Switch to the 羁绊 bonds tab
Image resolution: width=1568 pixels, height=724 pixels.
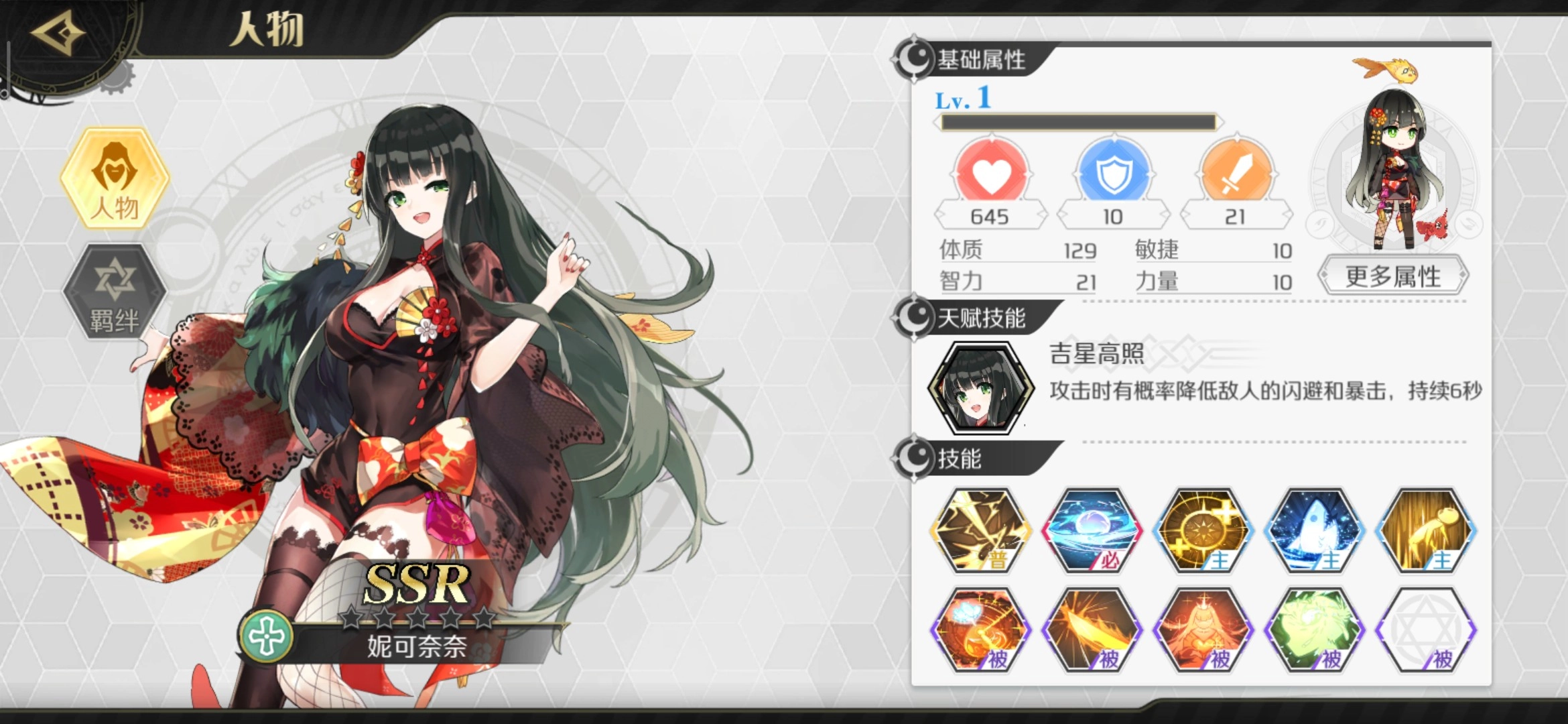pos(114,291)
